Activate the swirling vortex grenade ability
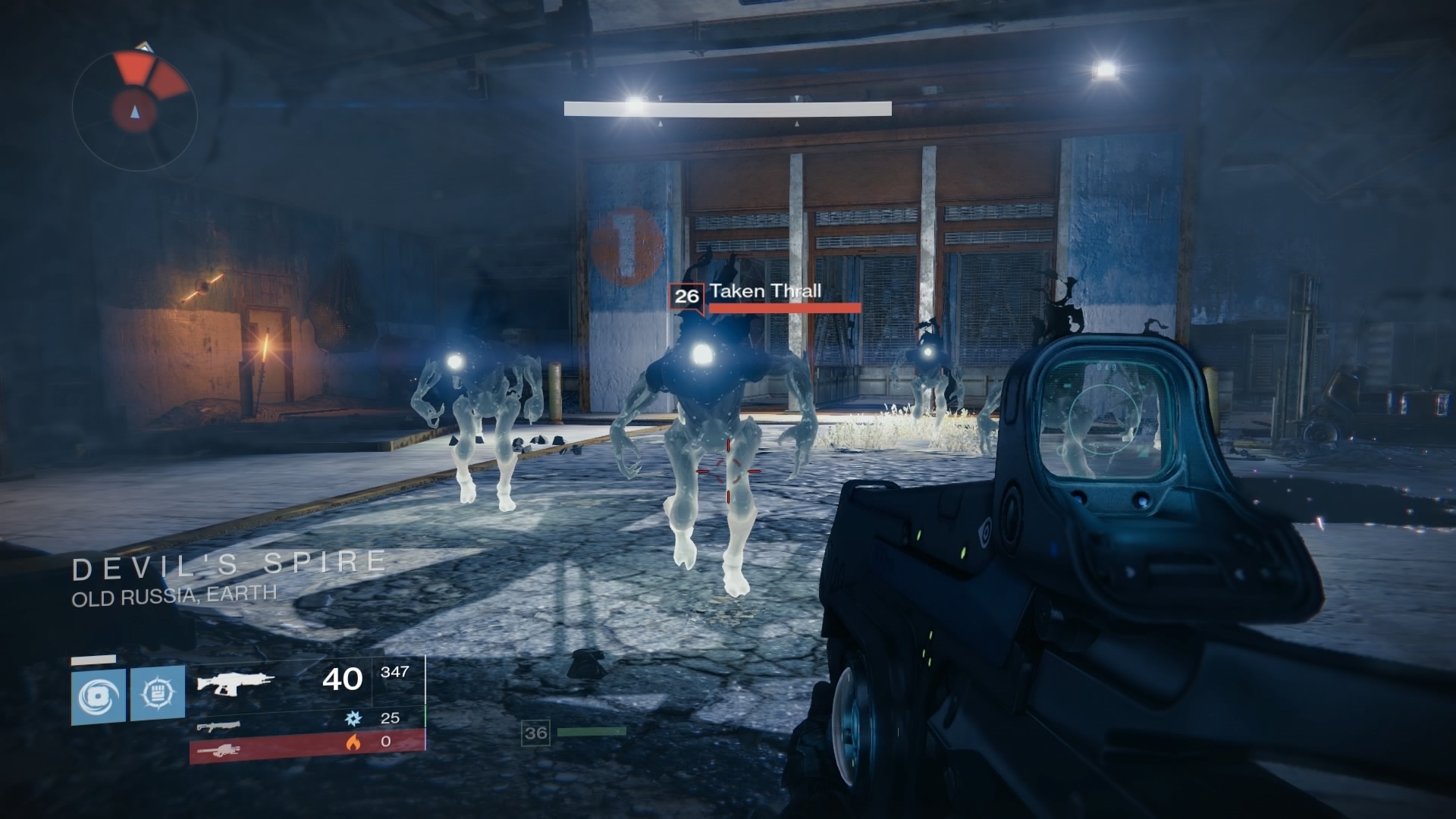1456x819 pixels. pyautogui.click(x=99, y=694)
